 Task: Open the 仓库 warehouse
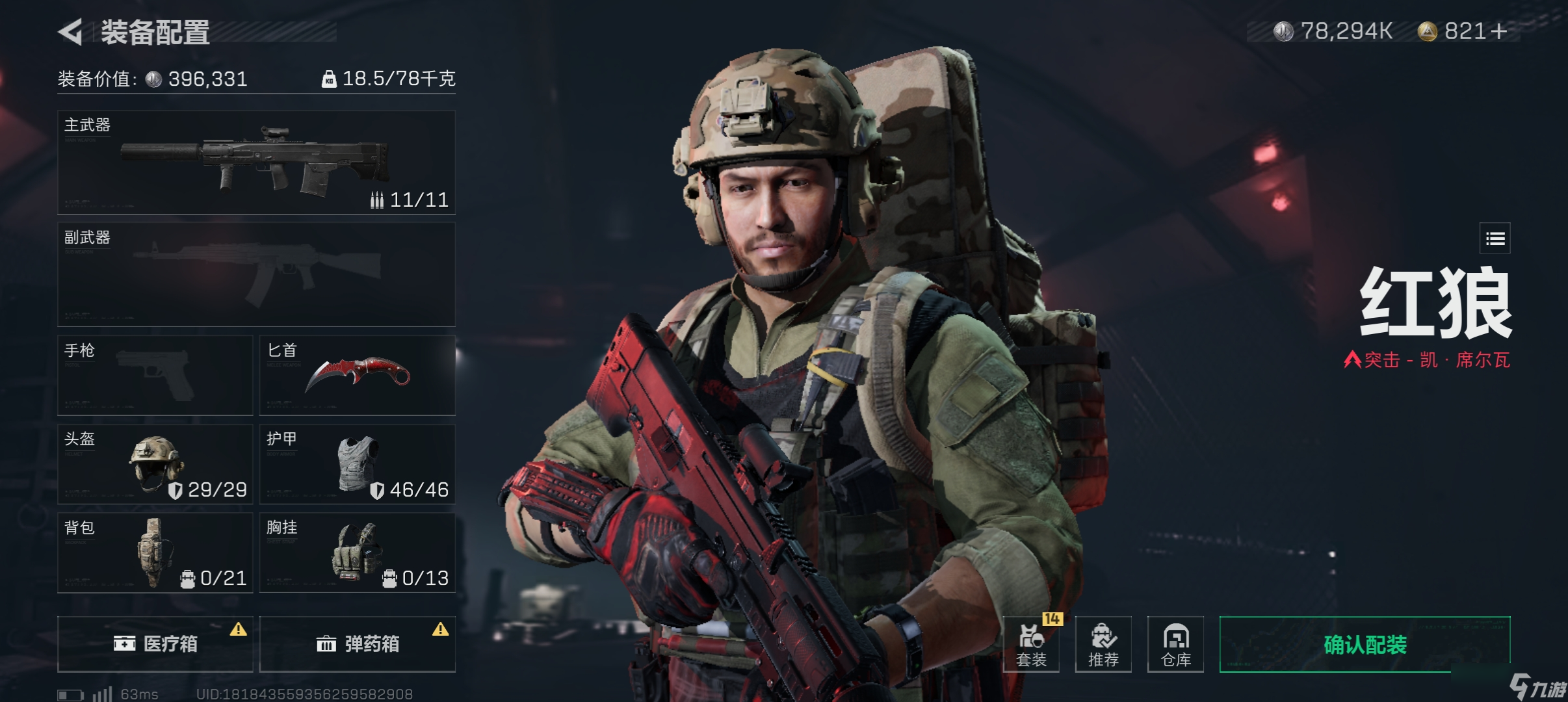pyautogui.click(x=1175, y=644)
